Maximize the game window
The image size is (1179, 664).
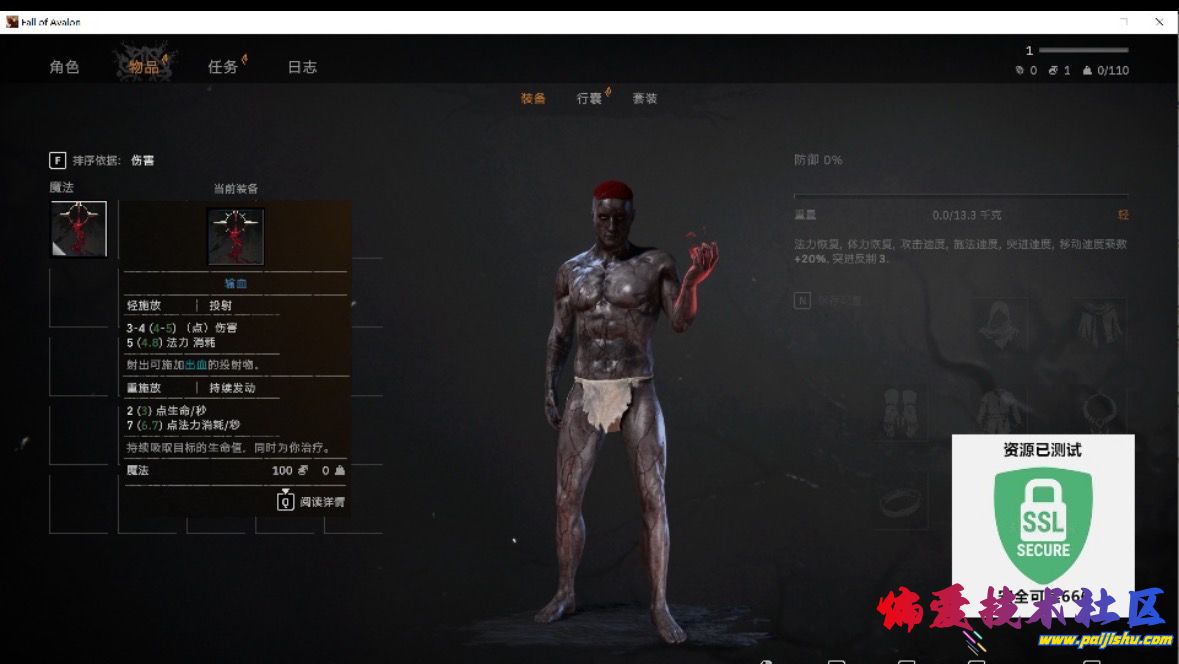click(1124, 21)
